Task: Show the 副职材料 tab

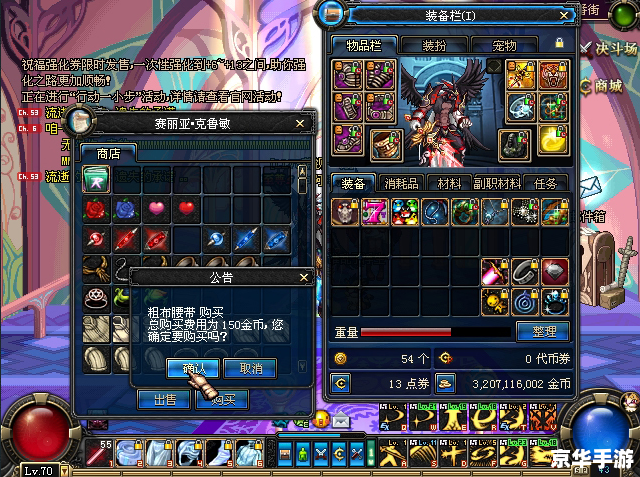Action: 497,183
